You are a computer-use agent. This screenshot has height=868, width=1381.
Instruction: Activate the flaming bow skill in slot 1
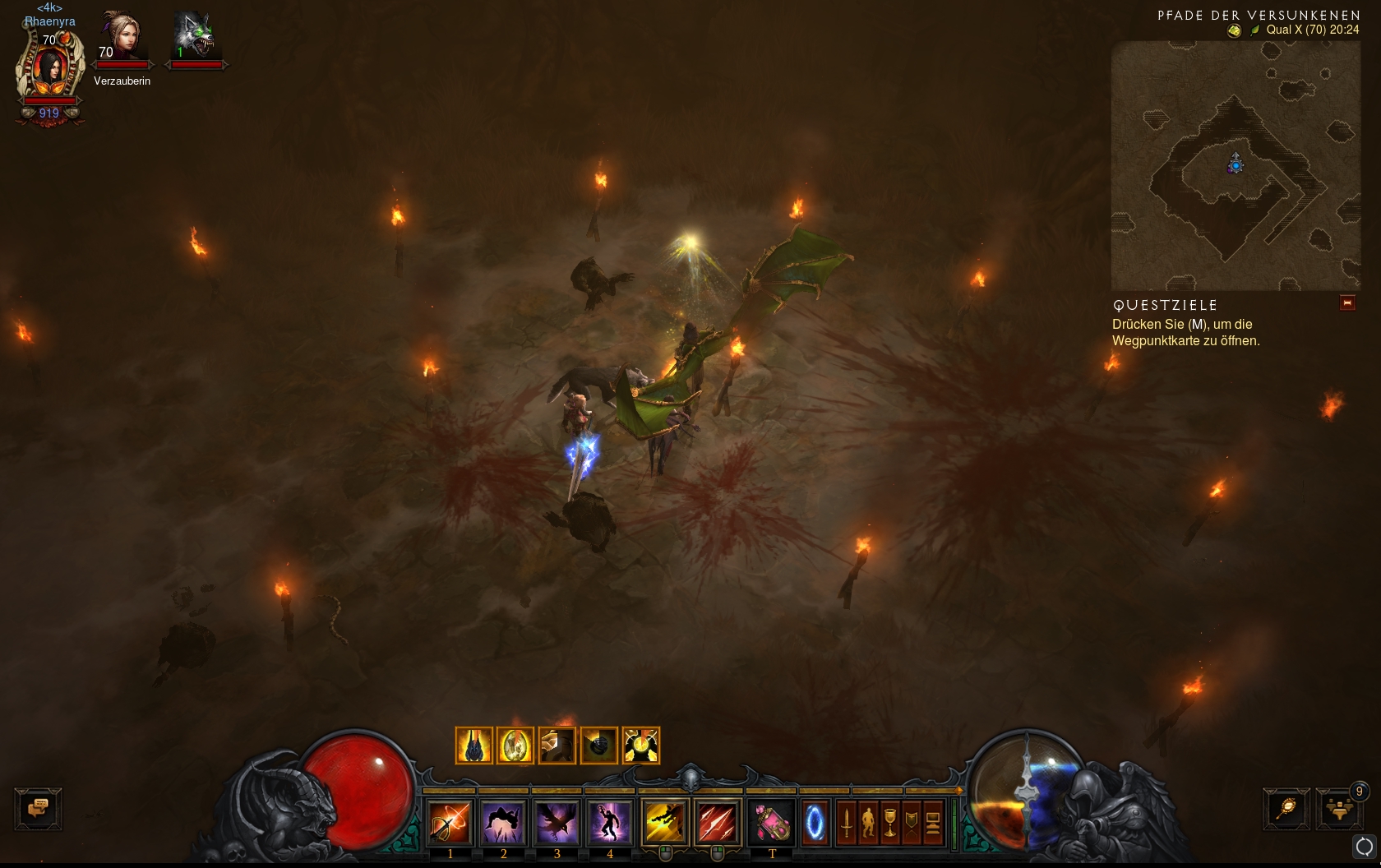(450, 822)
